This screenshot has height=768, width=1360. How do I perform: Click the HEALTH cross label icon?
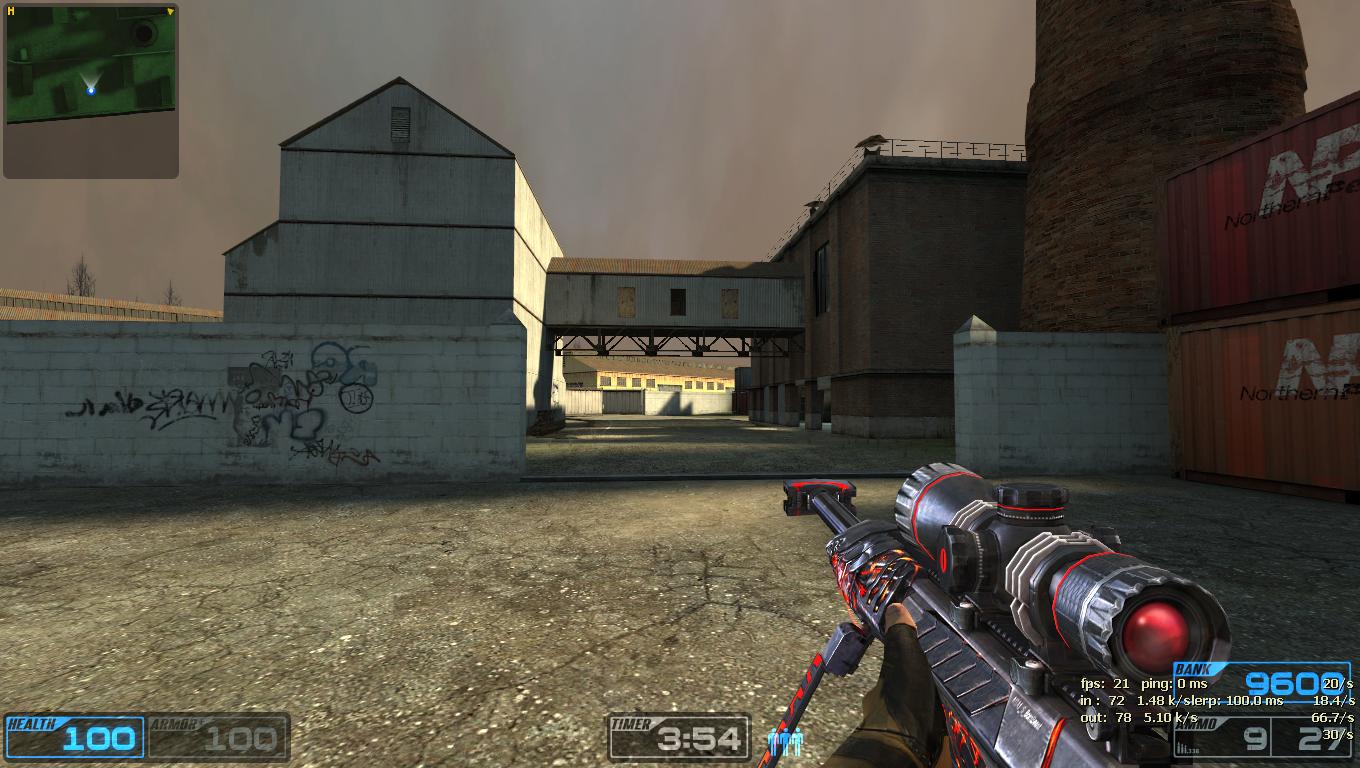33,721
